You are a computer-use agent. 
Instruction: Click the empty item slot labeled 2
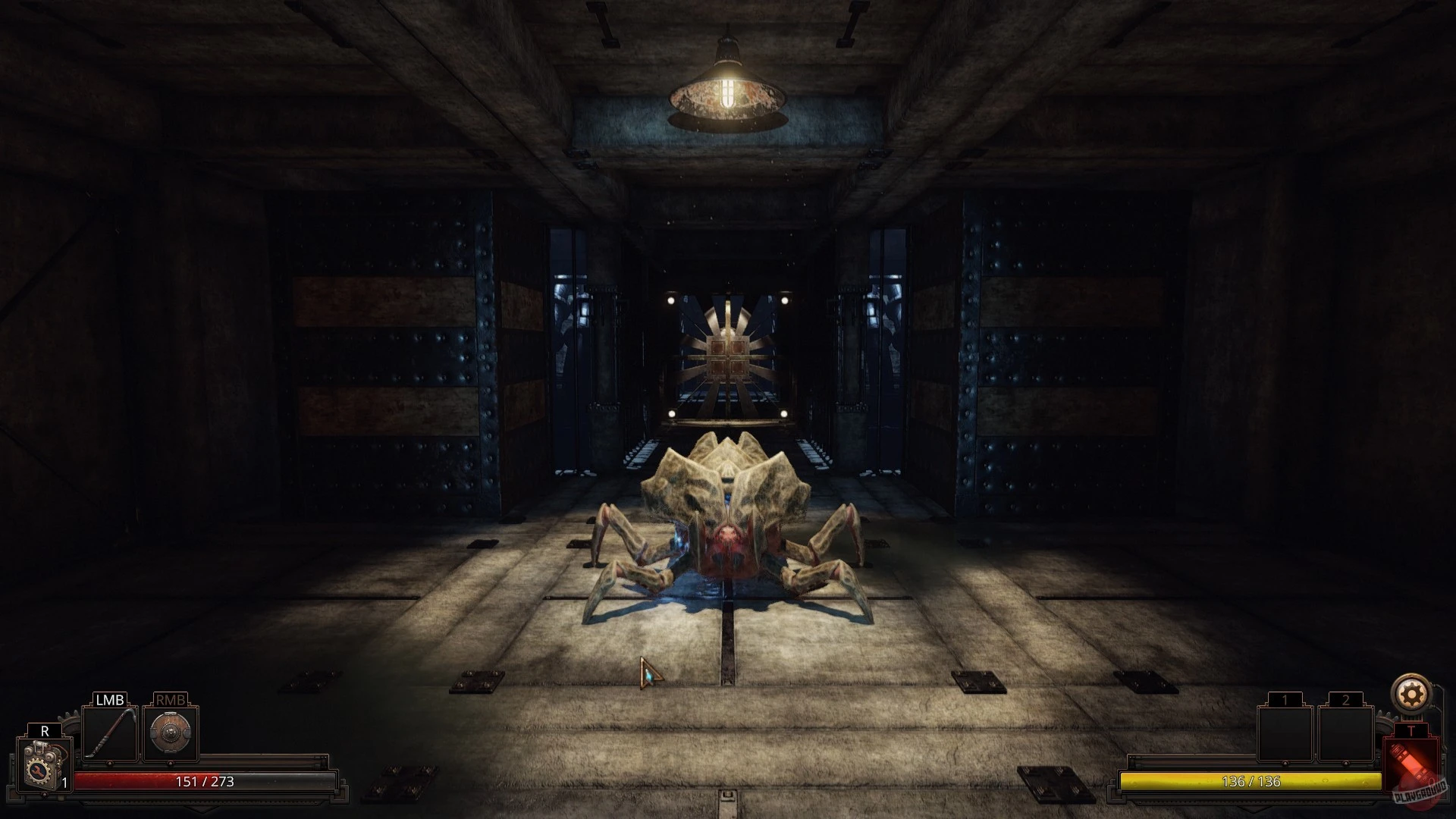pos(1347,733)
